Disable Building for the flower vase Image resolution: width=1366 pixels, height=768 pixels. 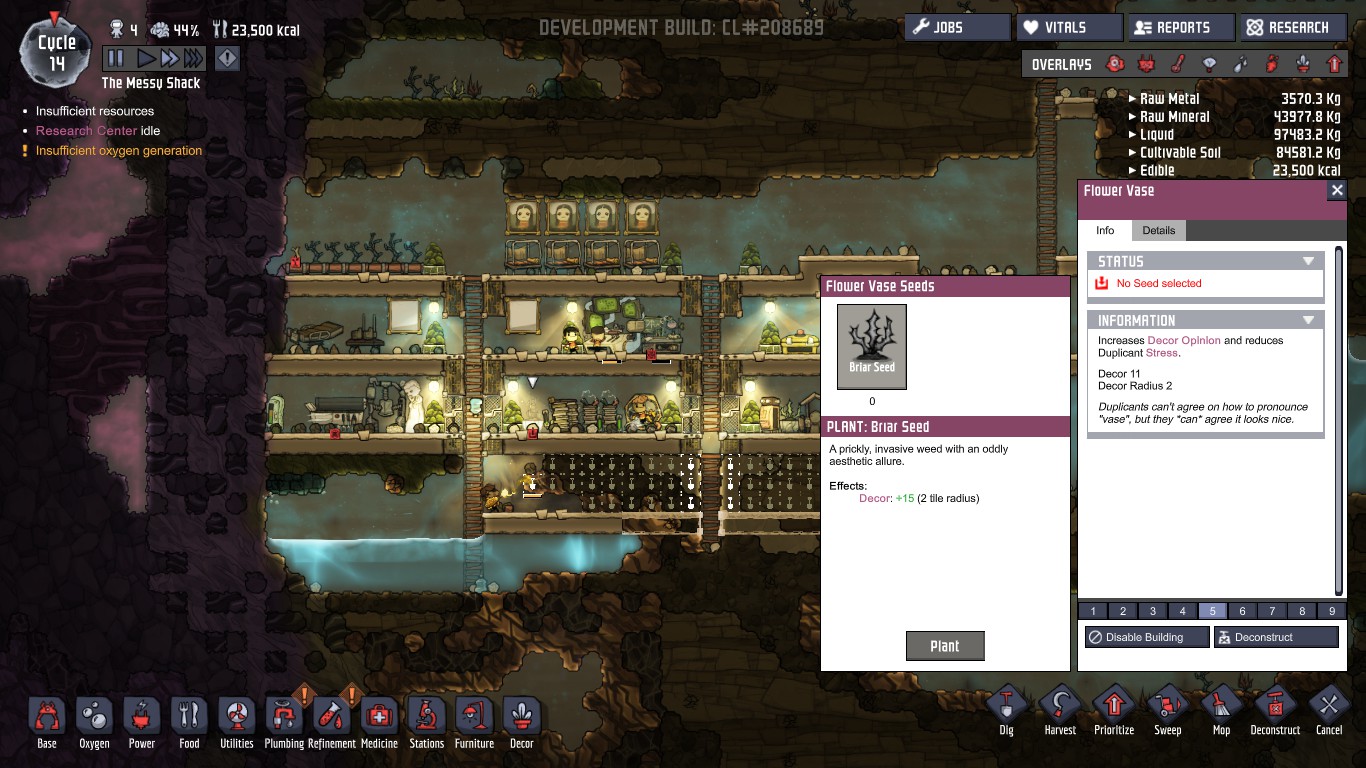(x=1147, y=637)
